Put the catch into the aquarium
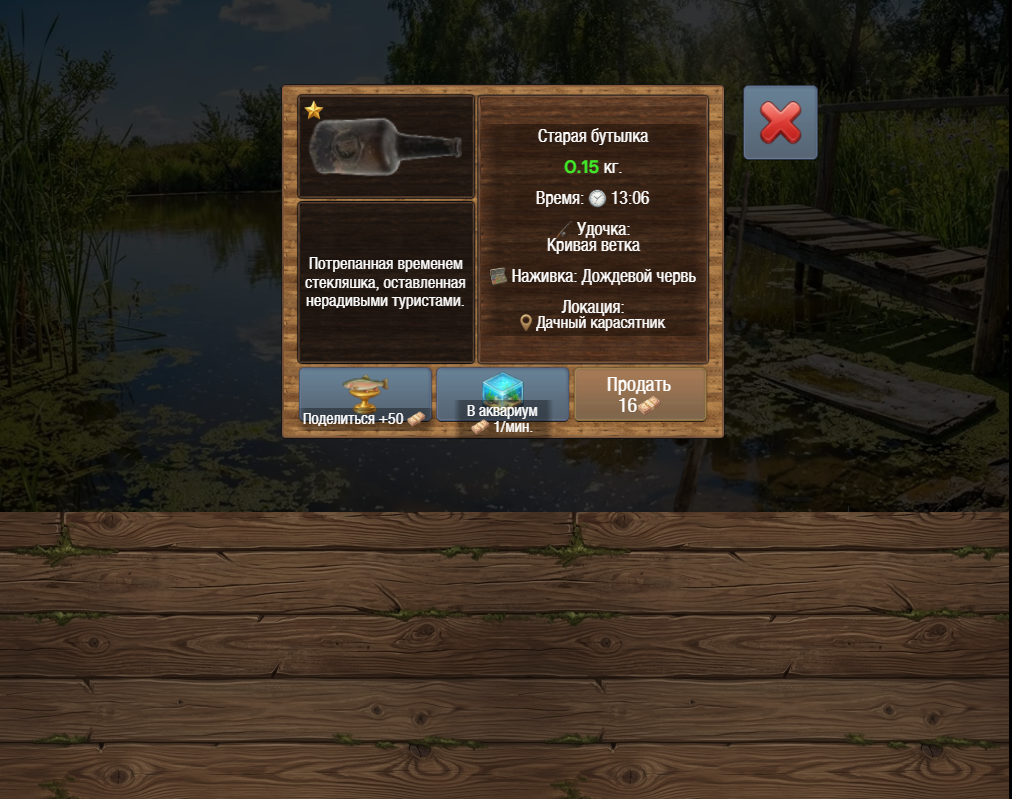This screenshot has height=799, width=1012. pyautogui.click(x=502, y=395)
